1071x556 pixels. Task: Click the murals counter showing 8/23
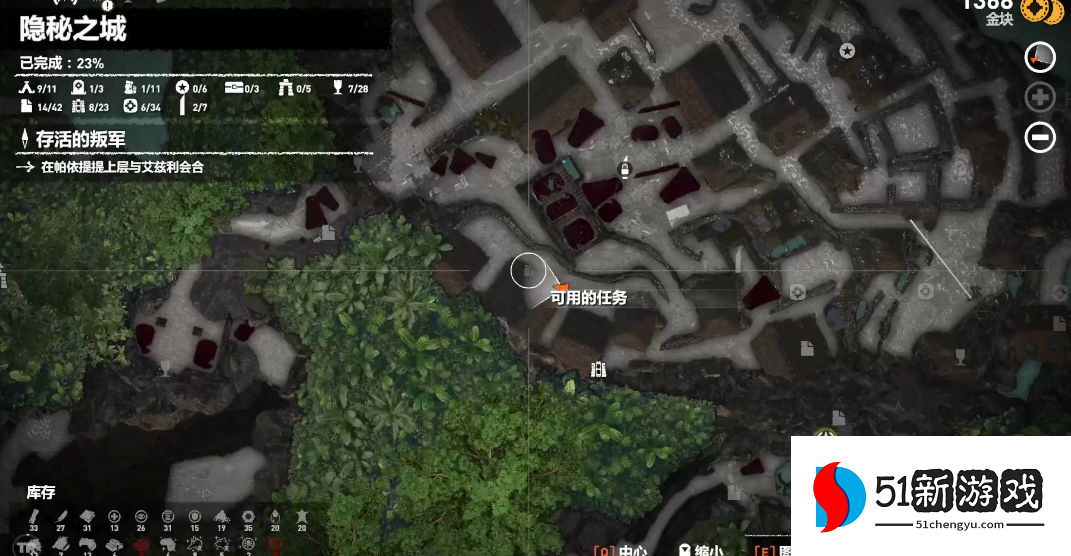pos(90,107)
